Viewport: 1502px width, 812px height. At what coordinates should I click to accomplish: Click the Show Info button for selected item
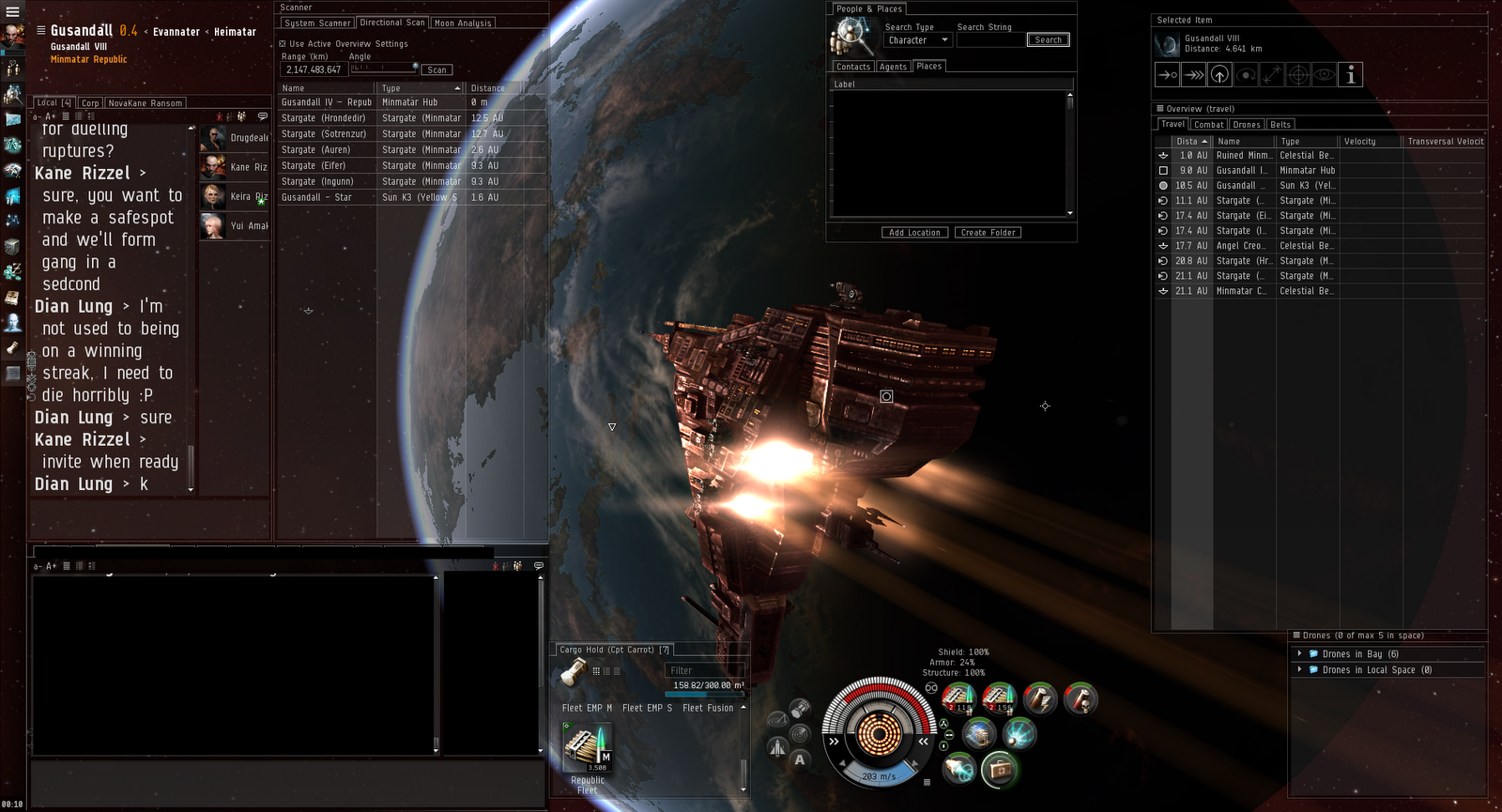coord(1350,75)
